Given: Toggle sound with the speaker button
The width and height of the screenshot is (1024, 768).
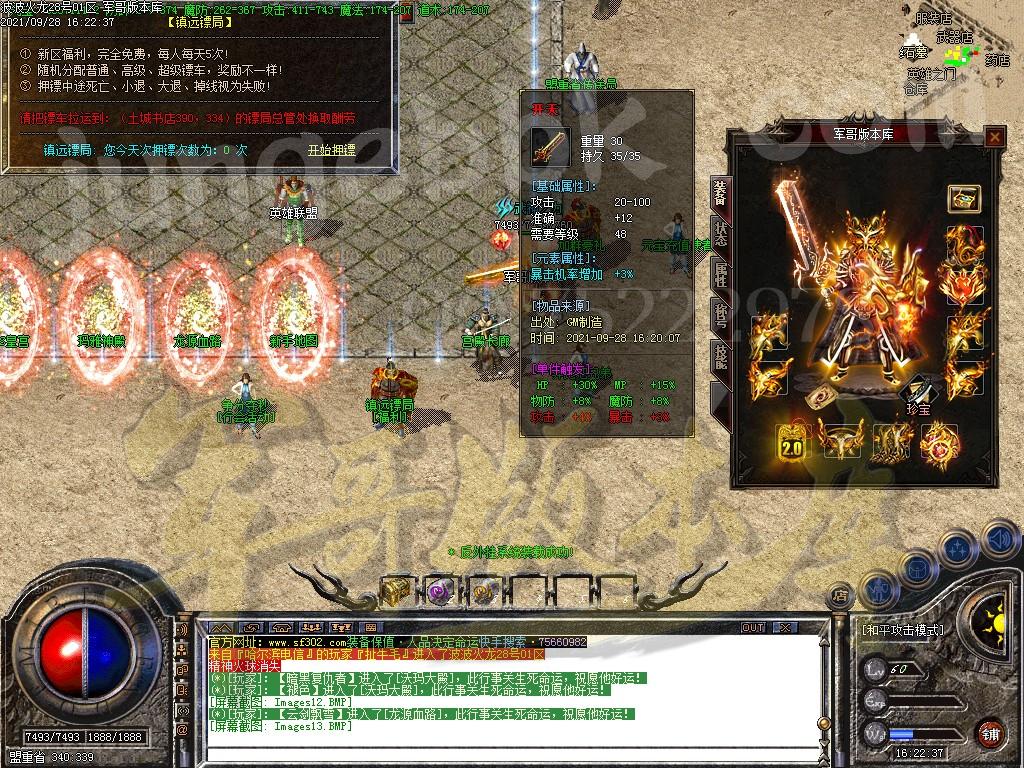Looking at the screenshot, I should (x=1000, y=540).
